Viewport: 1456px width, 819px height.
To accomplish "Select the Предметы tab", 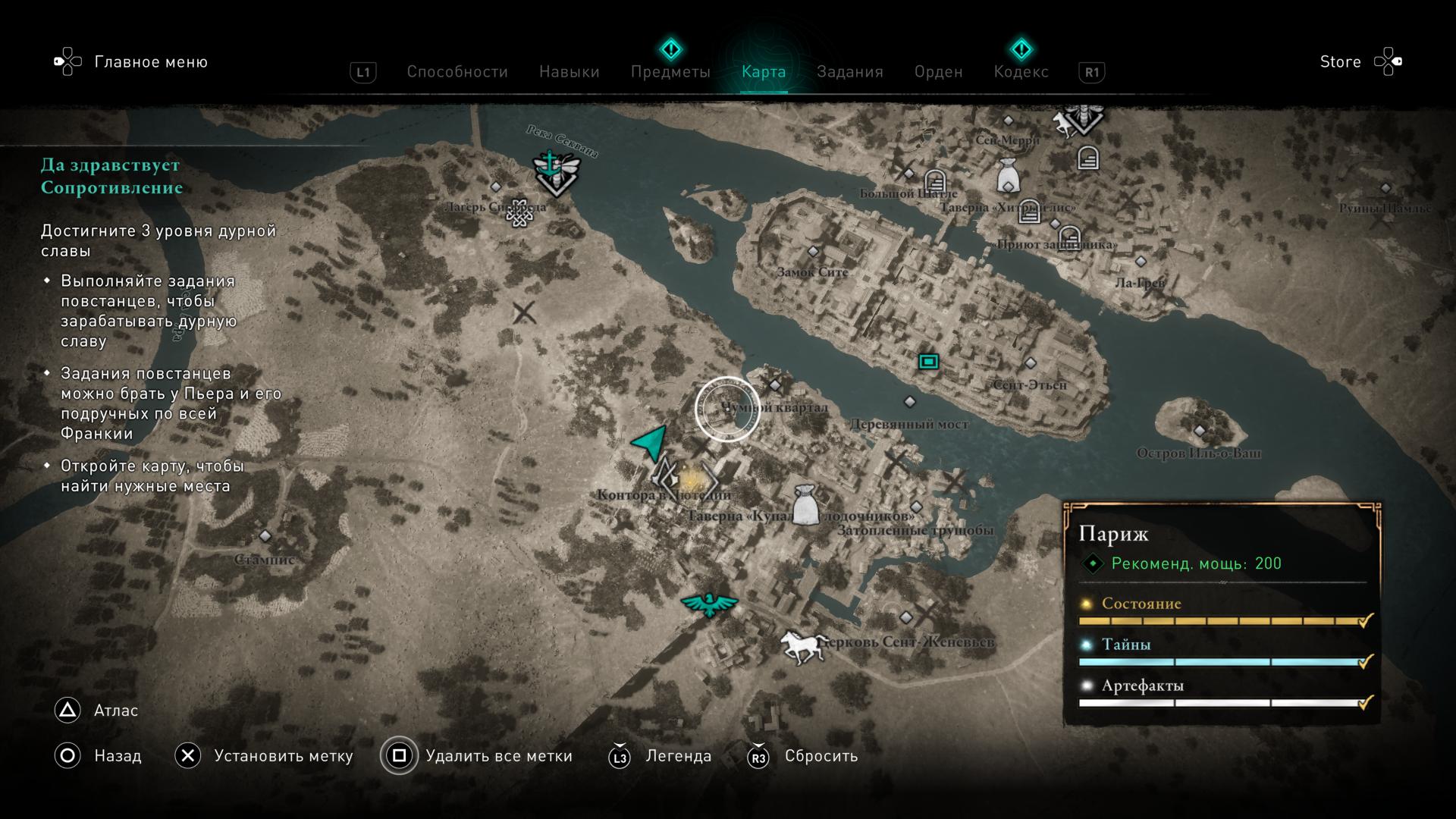I will [670, 72].
